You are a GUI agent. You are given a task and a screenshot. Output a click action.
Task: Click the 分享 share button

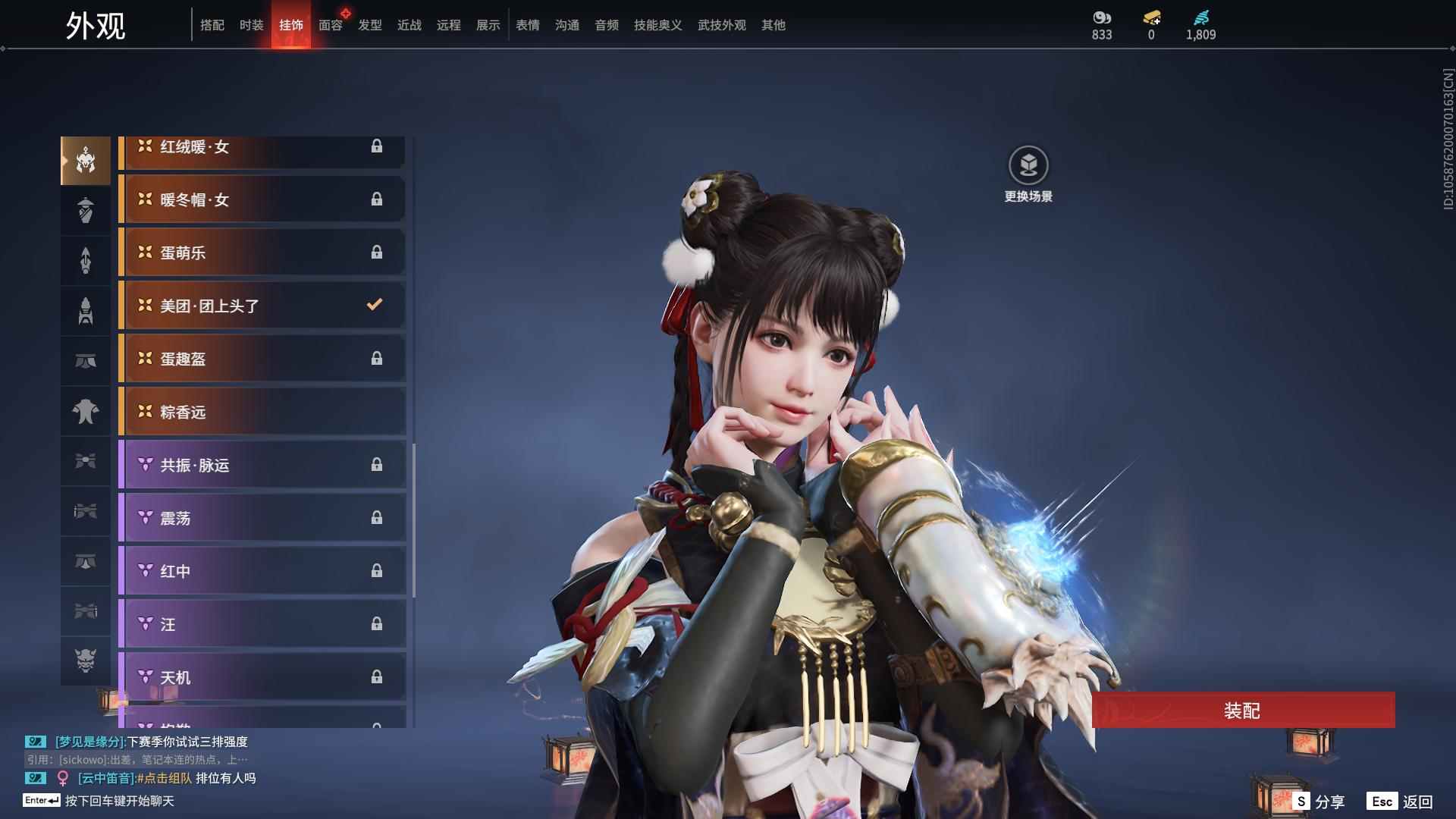point(1319,802)
